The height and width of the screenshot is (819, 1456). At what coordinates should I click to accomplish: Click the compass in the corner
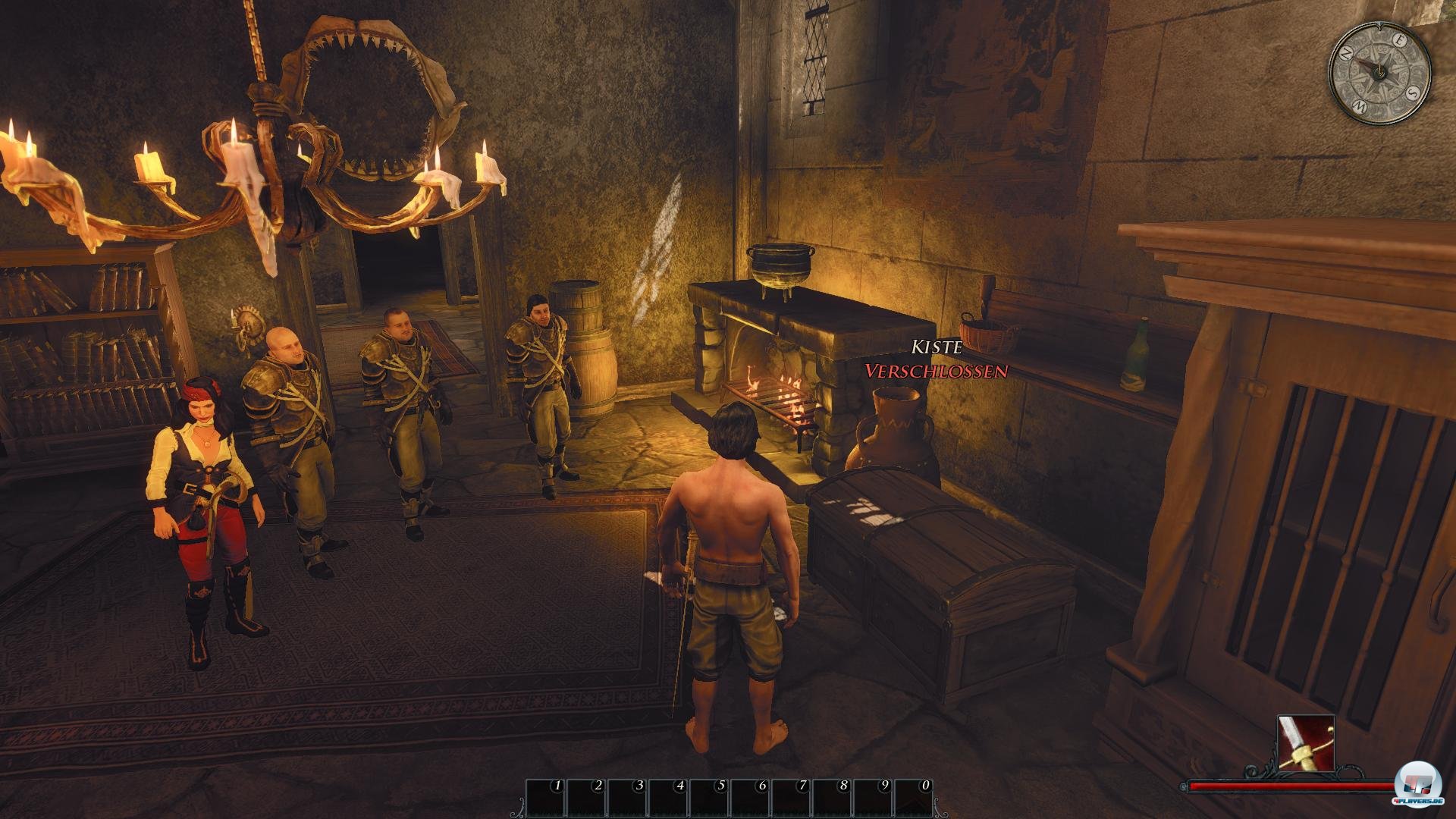1379,72
